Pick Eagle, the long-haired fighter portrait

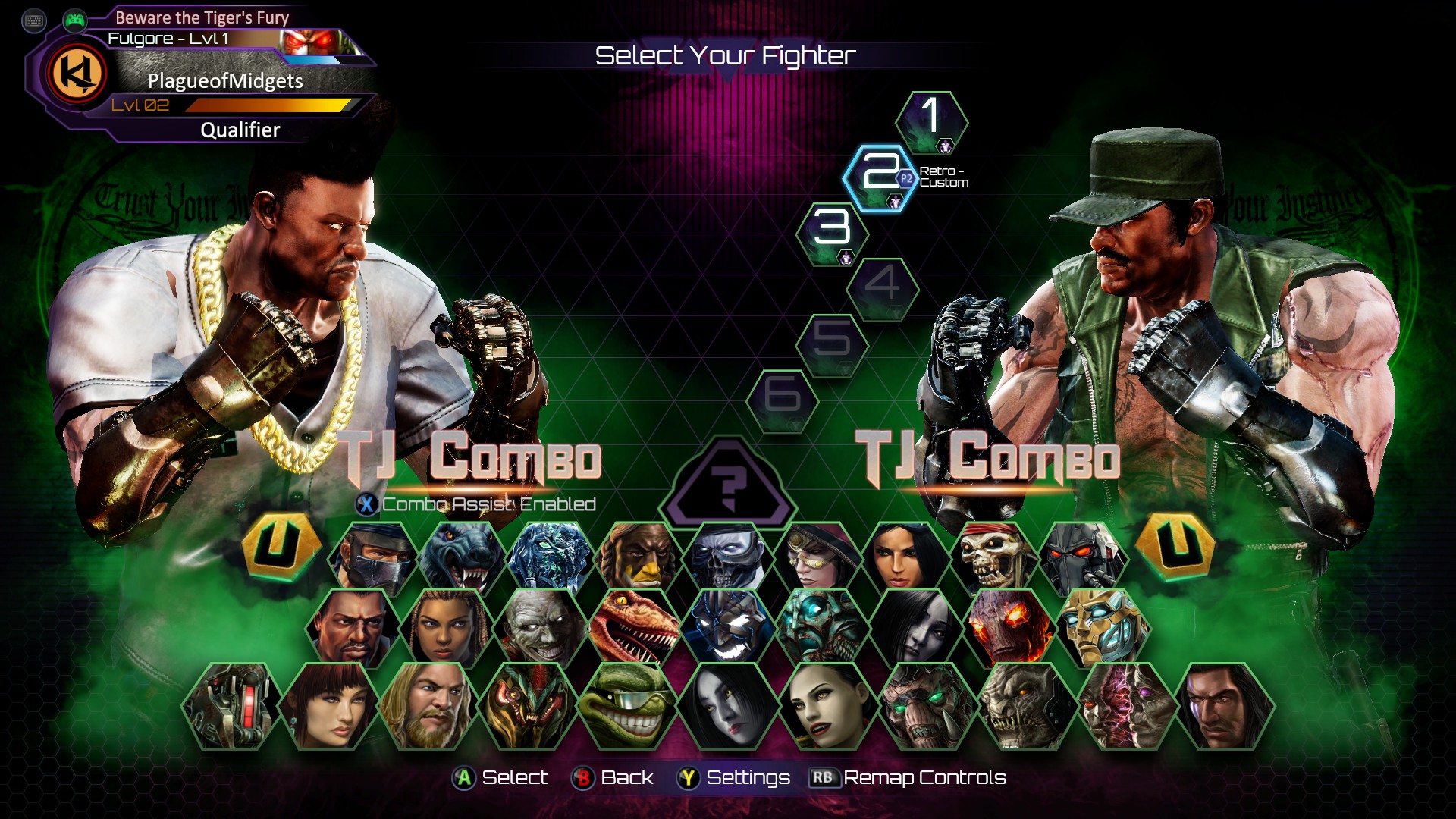(x=1224, y=707)
